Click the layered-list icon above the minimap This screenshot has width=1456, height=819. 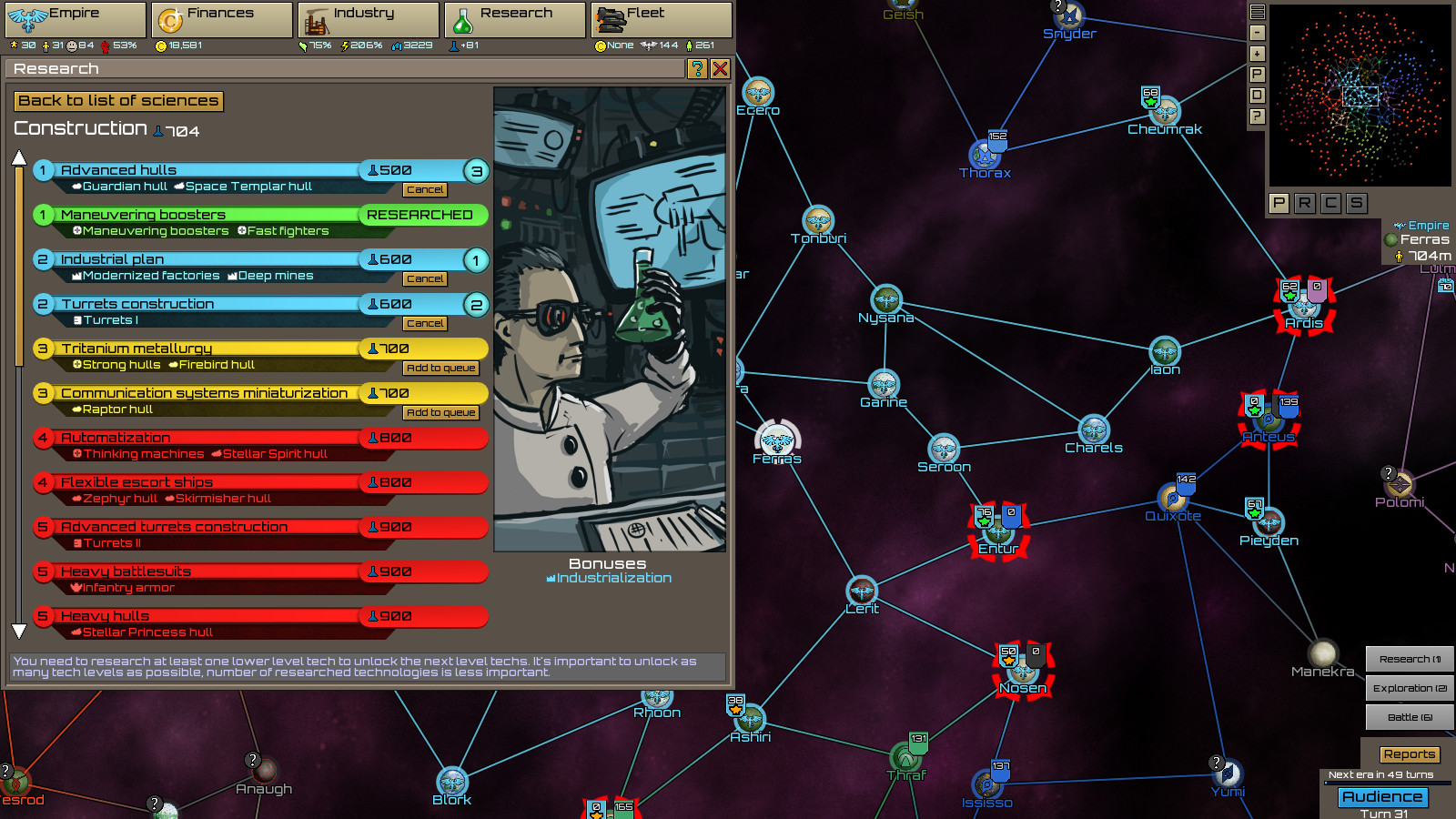tap(1257, 12)
